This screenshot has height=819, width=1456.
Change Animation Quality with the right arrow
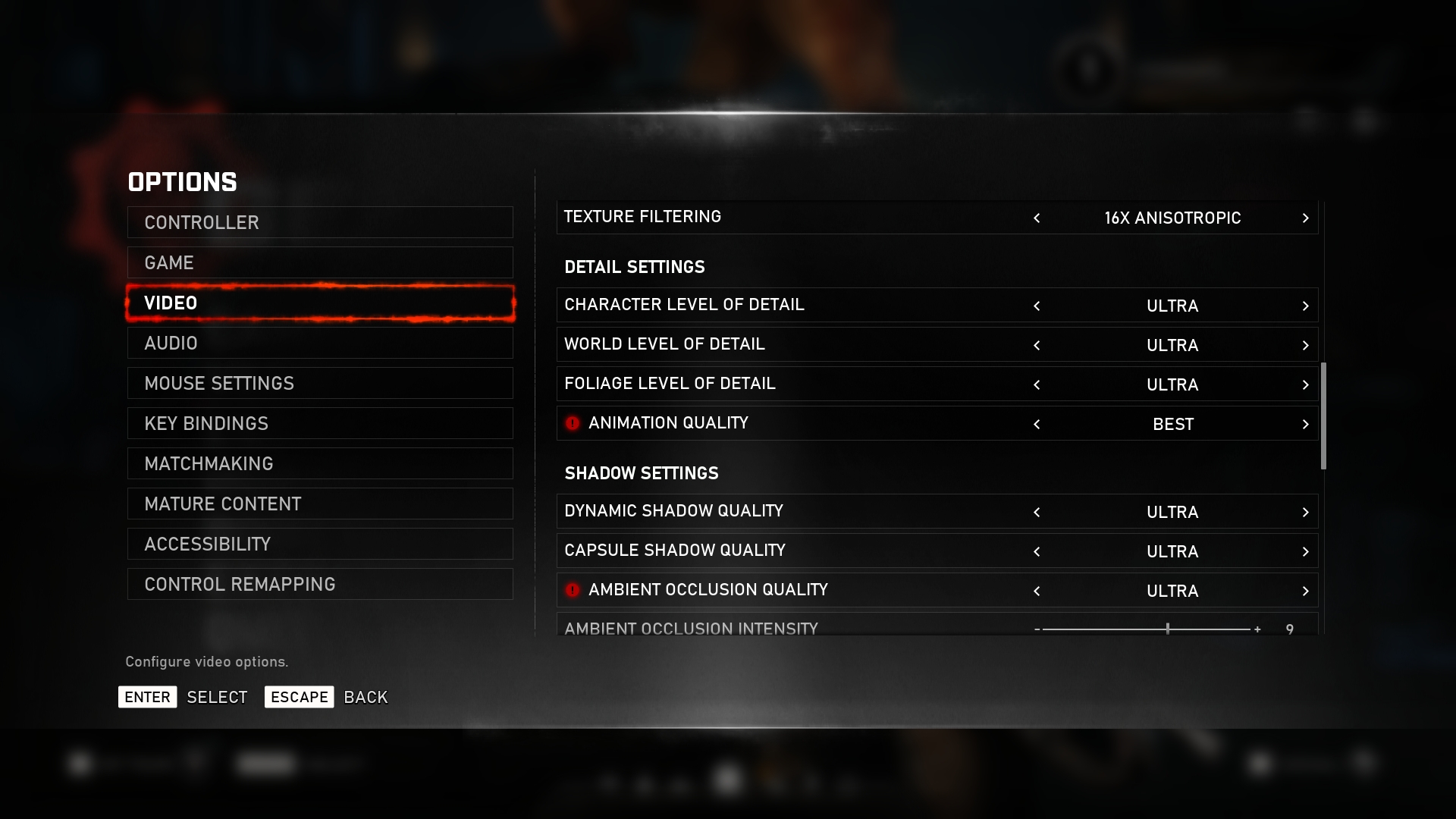[1305, 425]
